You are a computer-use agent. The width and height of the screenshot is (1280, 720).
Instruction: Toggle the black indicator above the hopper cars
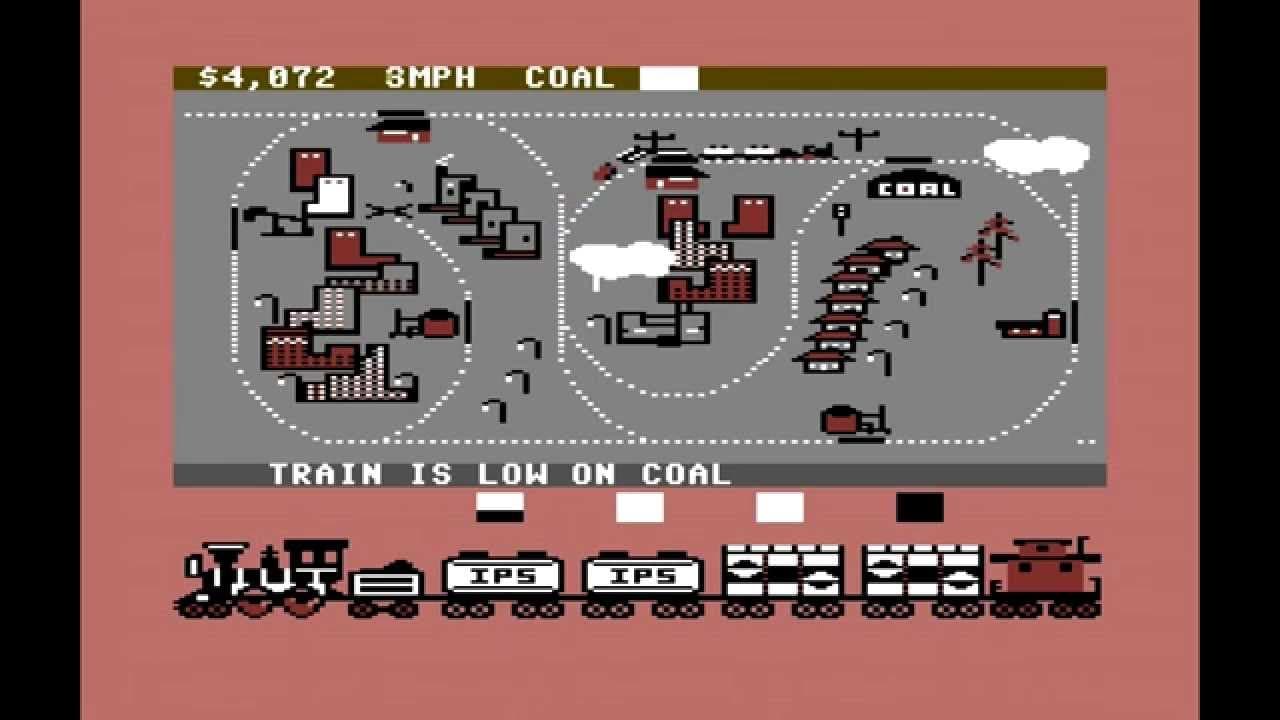(x=922, y=506)
